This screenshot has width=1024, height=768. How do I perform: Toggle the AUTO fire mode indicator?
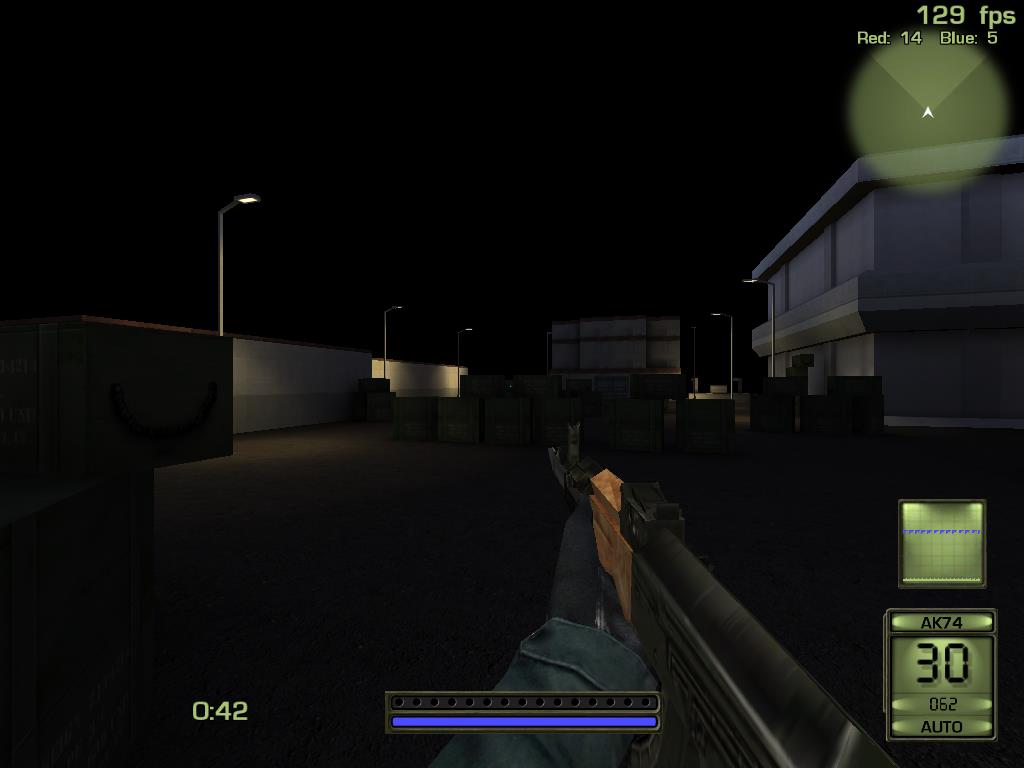tap(941, 727)
